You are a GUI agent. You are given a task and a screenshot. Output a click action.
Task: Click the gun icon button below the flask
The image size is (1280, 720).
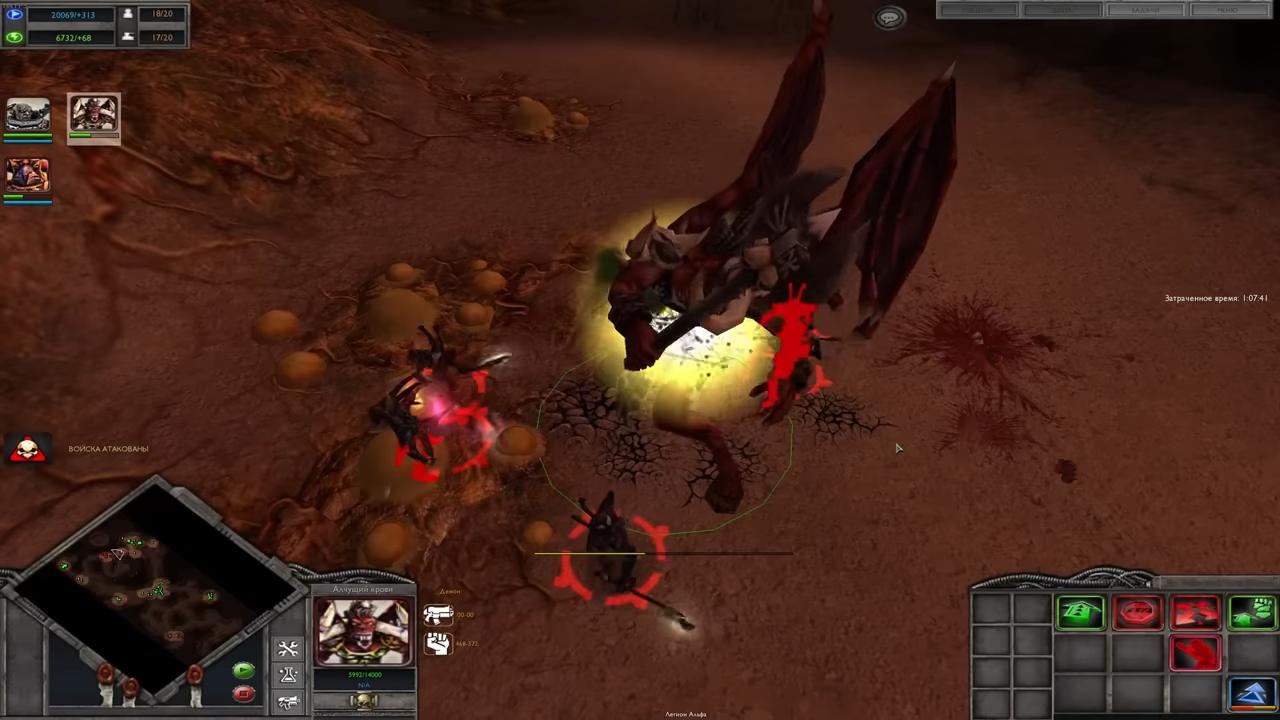pyautogui.click(x=288, y=702)
